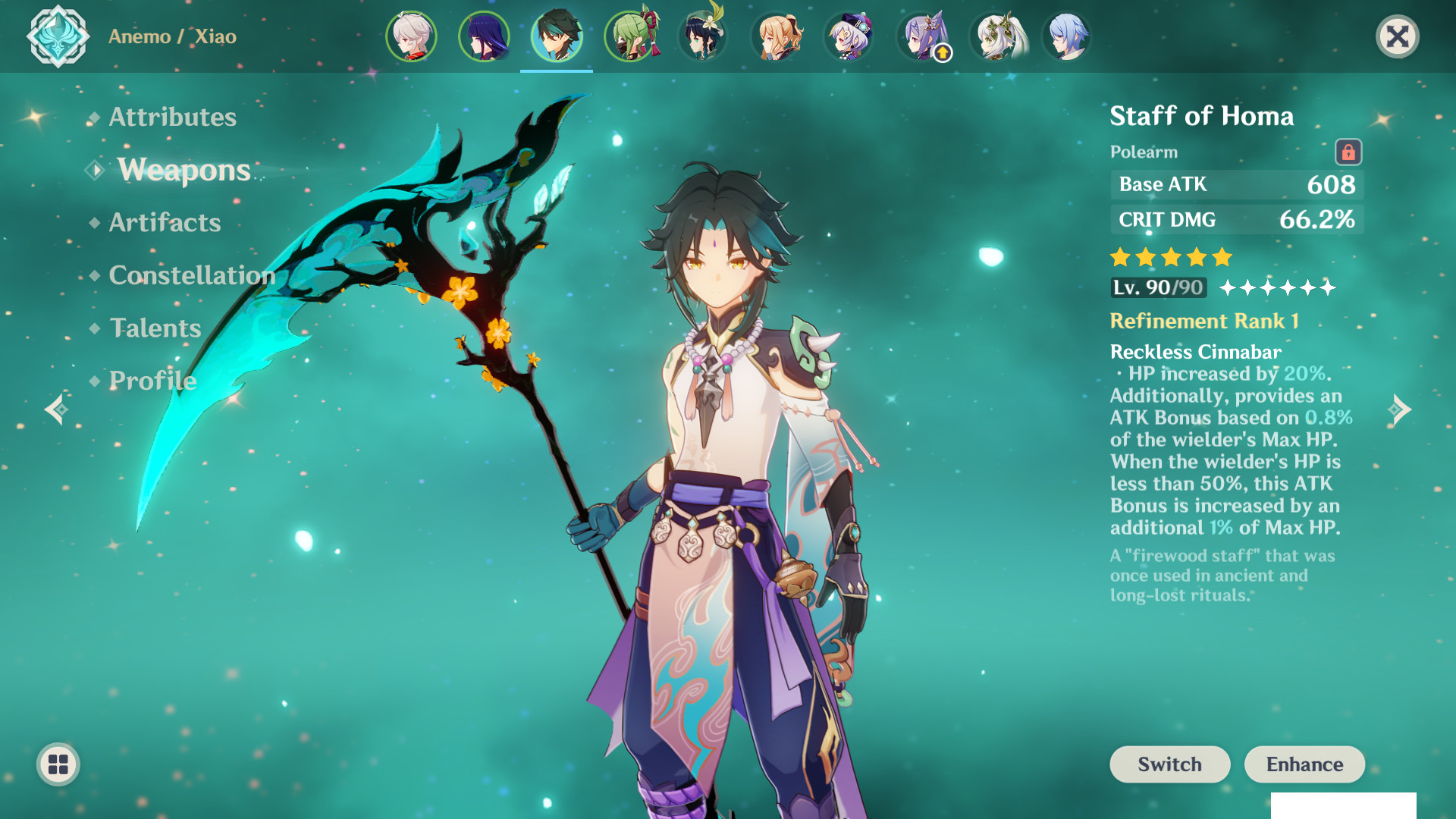Select the Weapons section marker diamond
Screen dimensions: 1456x819
pos(93,170)
